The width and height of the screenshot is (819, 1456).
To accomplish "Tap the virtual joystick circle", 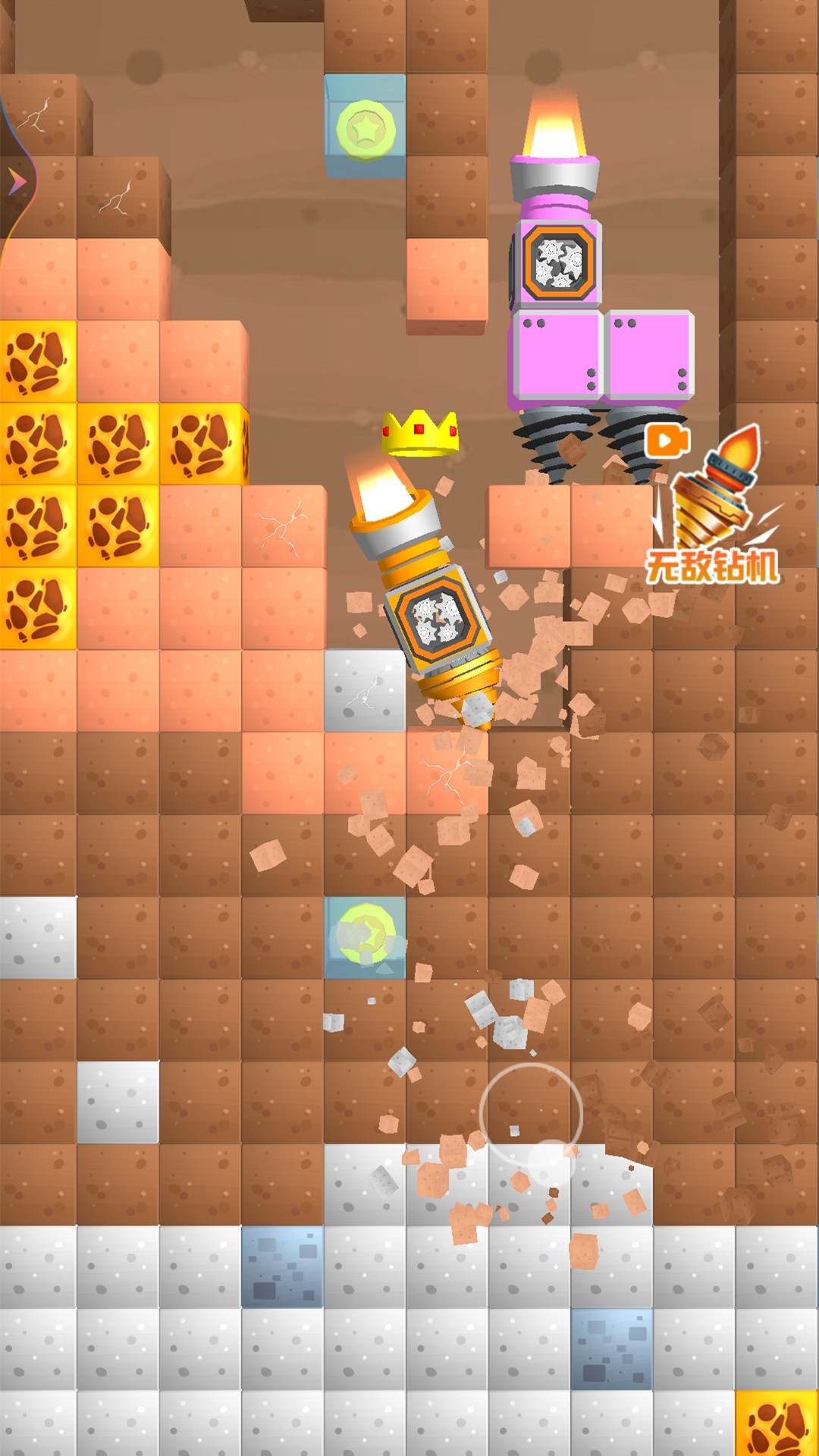I will click(x=531, y=1115).
